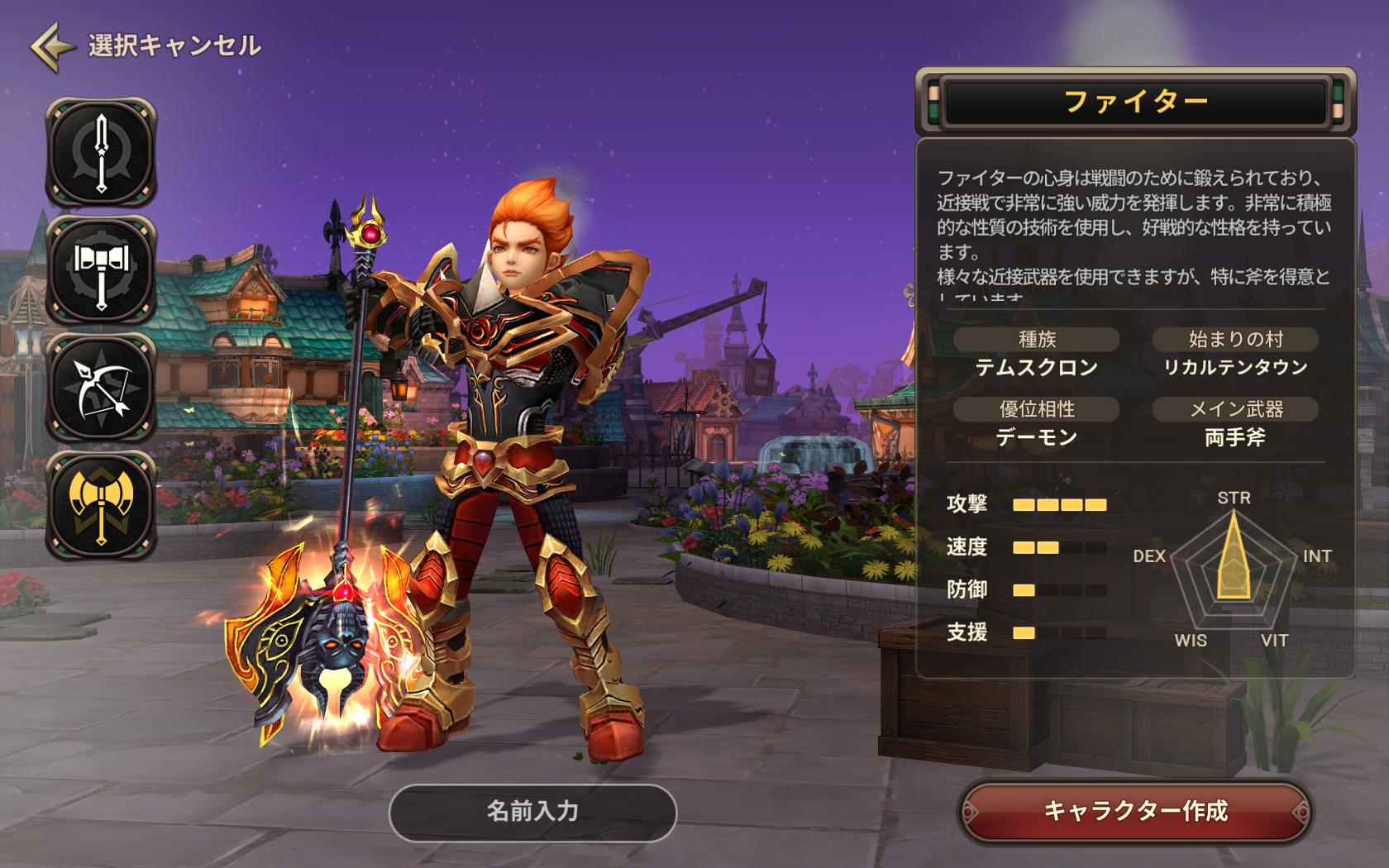
Task: Select the highlighted double axe class icon
Action: click(101, 504)
